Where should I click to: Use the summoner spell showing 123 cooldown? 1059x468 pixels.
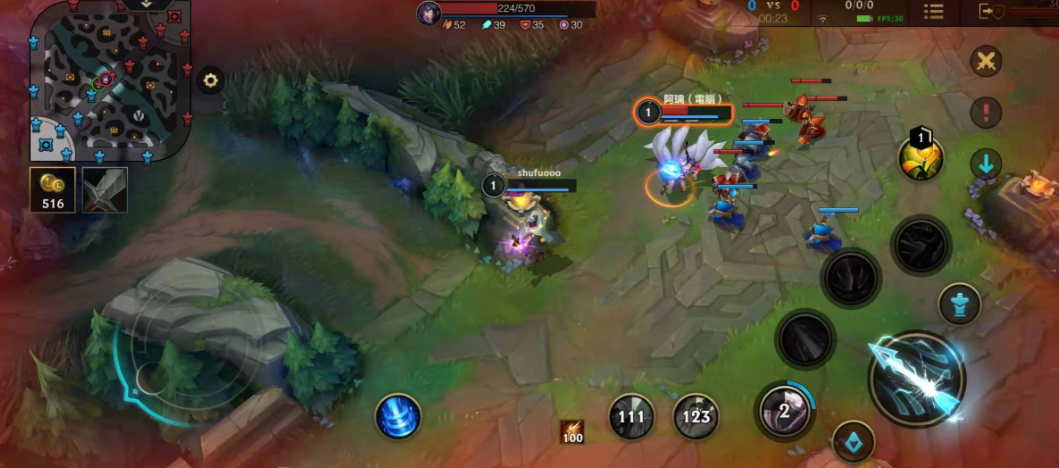(x=696, y=416)
